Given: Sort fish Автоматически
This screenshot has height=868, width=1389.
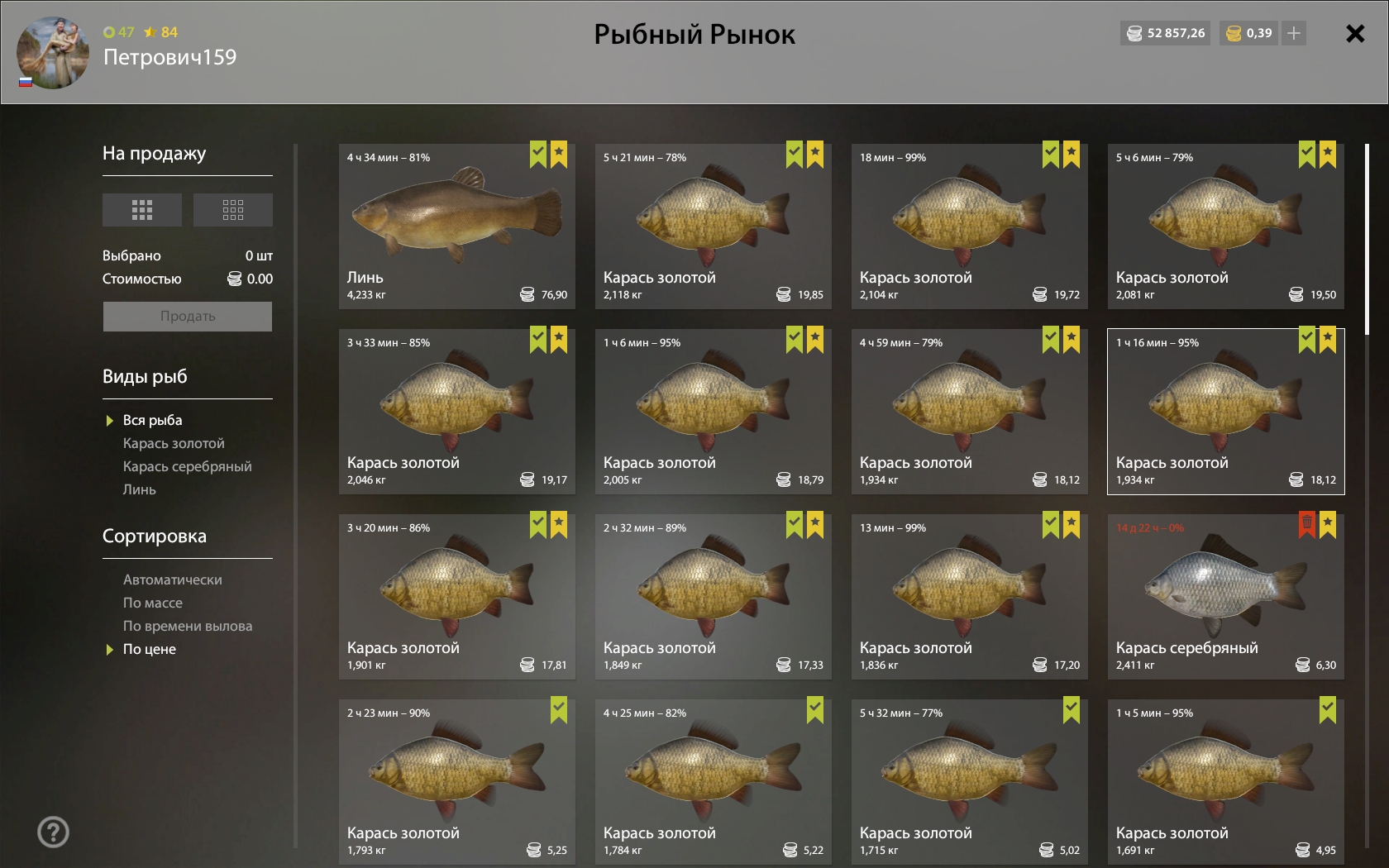Looking at the screenshot, I should [x=172, y=580].
